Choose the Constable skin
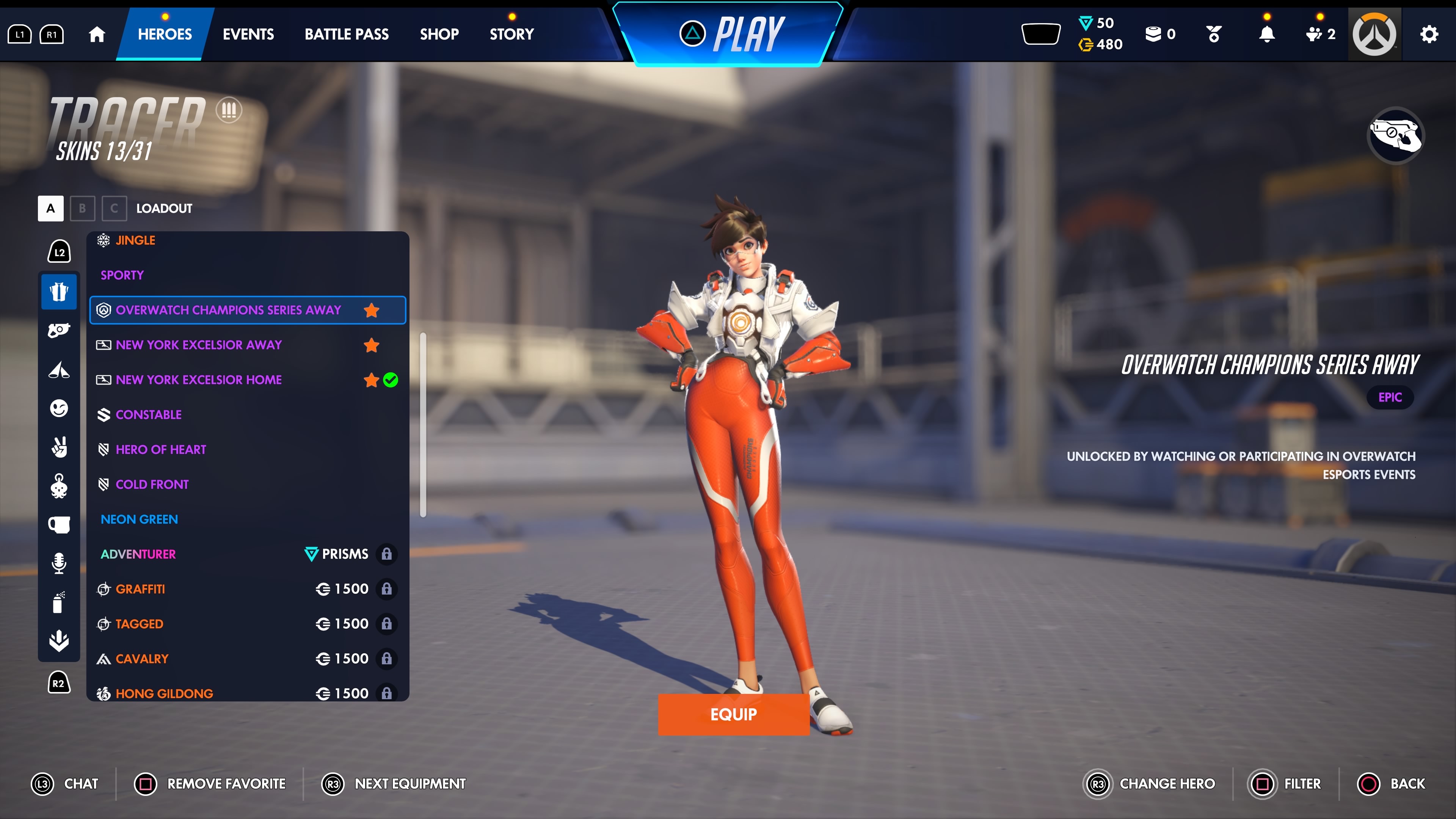Image resolution: width=1456 pixels, height=819 pixels. [x=149, y=415]
